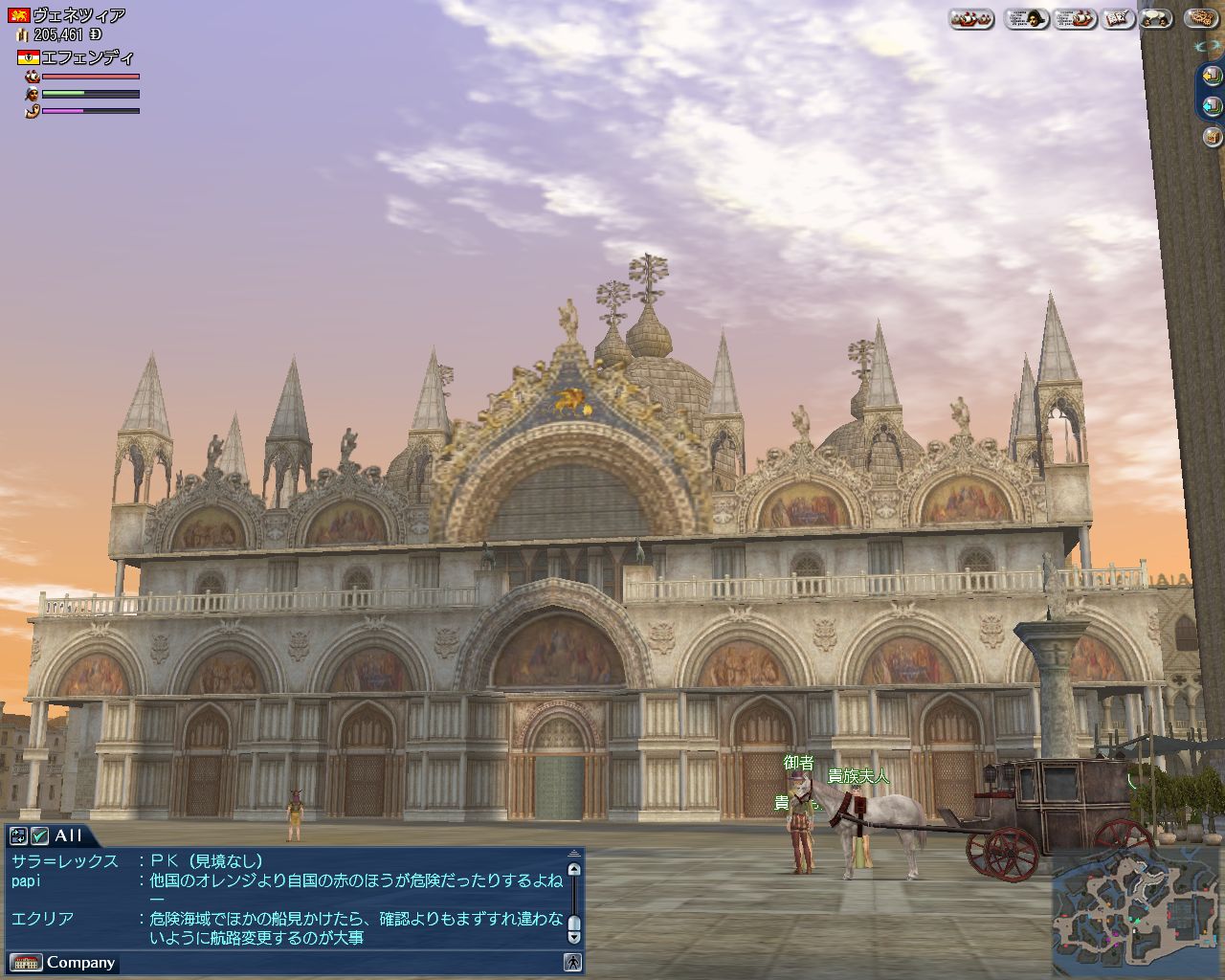Open the two-faces speech bubble chat menu
1225x980 pixels.
[1156, 18]
